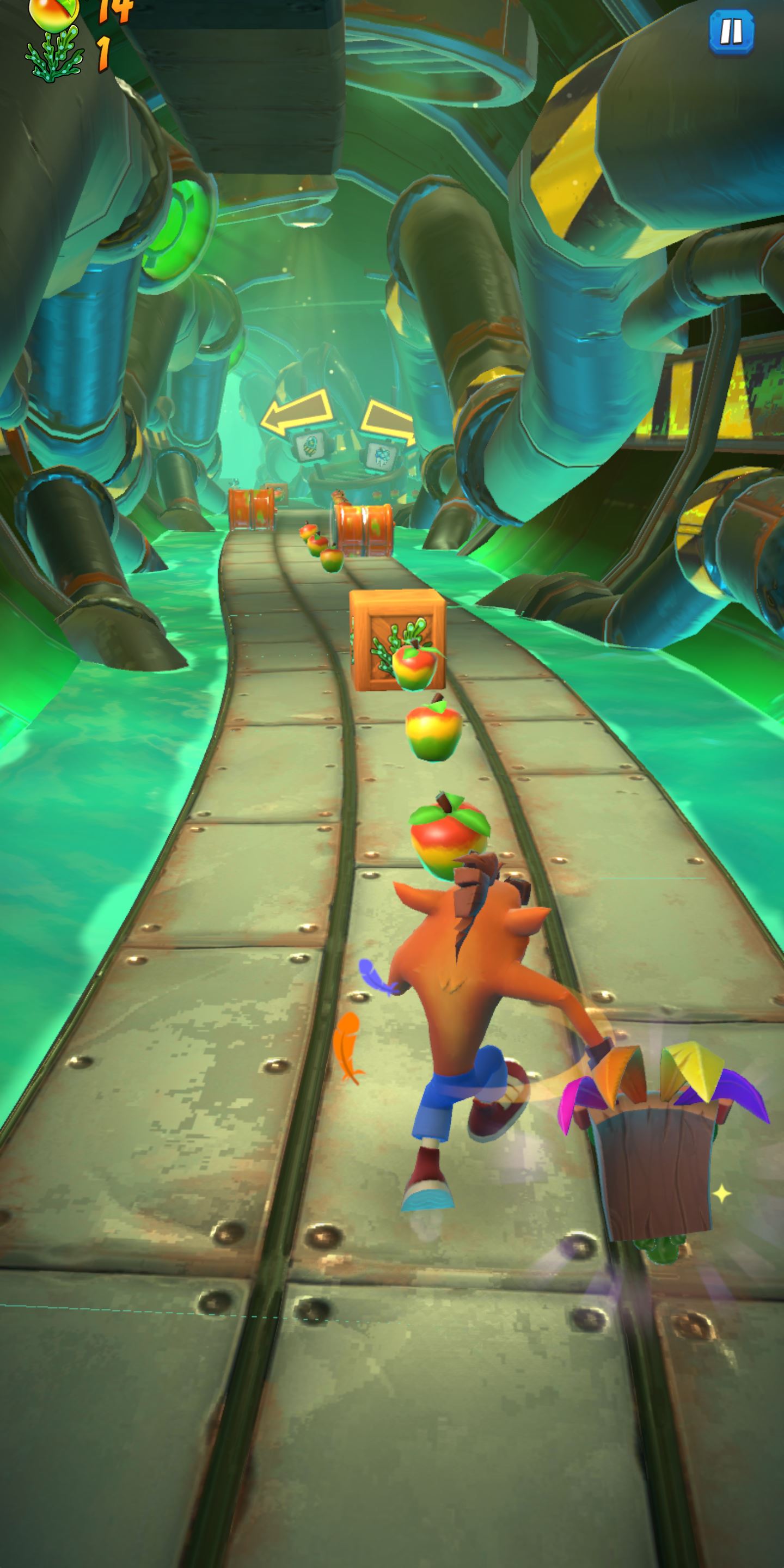Tap the orange barrel on the track
The height and width of the screenshot is (1568, 784).
click(365, 530)
